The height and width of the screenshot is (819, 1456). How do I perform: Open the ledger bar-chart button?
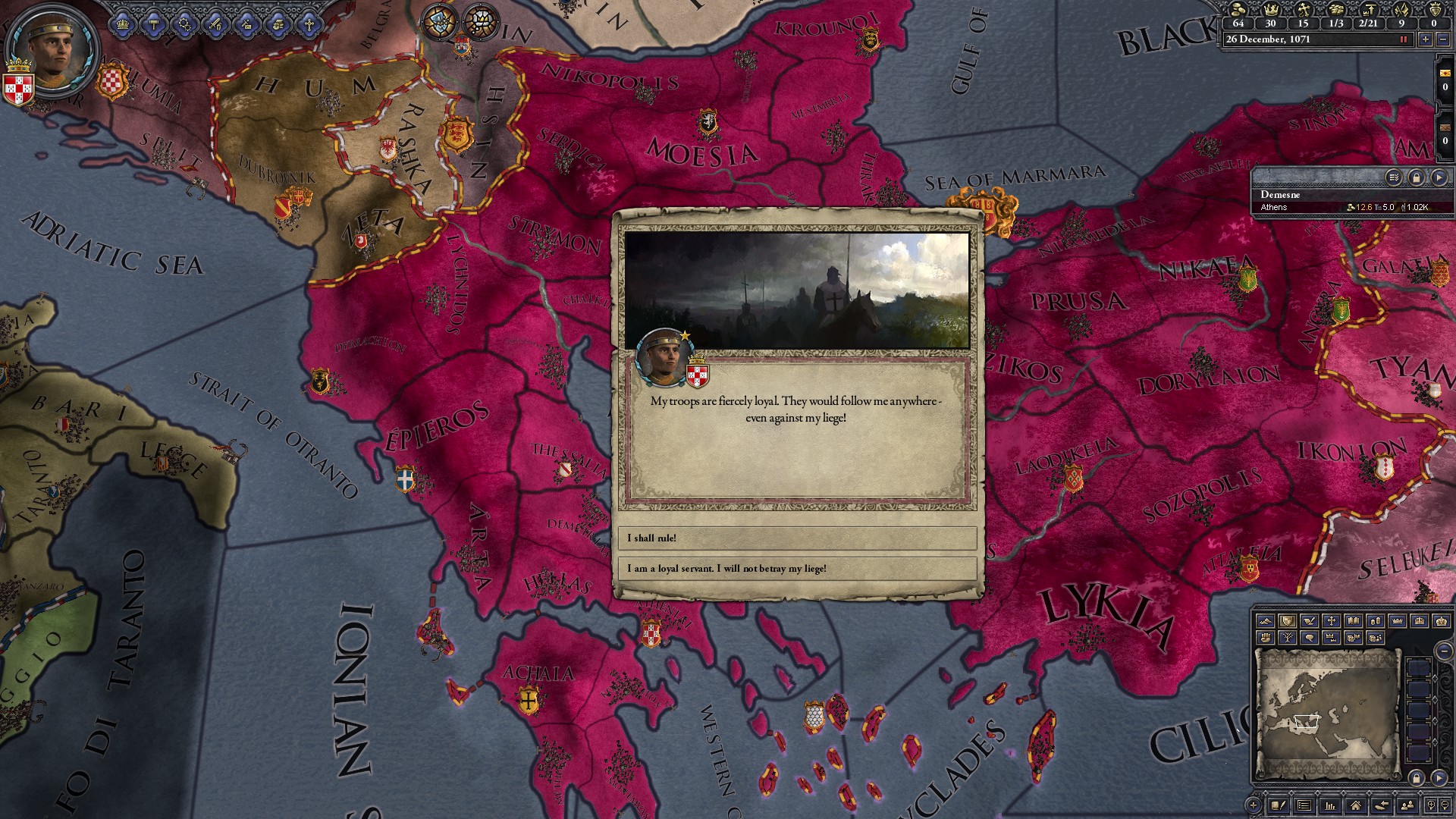(x=1329, y=805)
